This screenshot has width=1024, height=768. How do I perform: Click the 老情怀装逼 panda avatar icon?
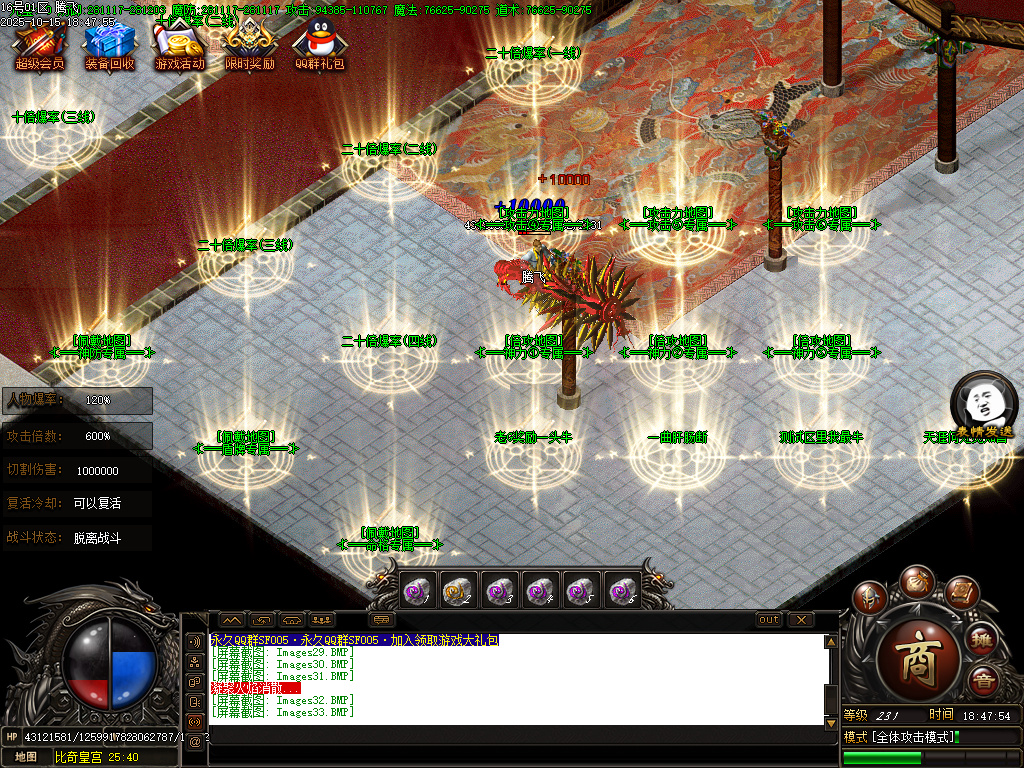point(983,402)
